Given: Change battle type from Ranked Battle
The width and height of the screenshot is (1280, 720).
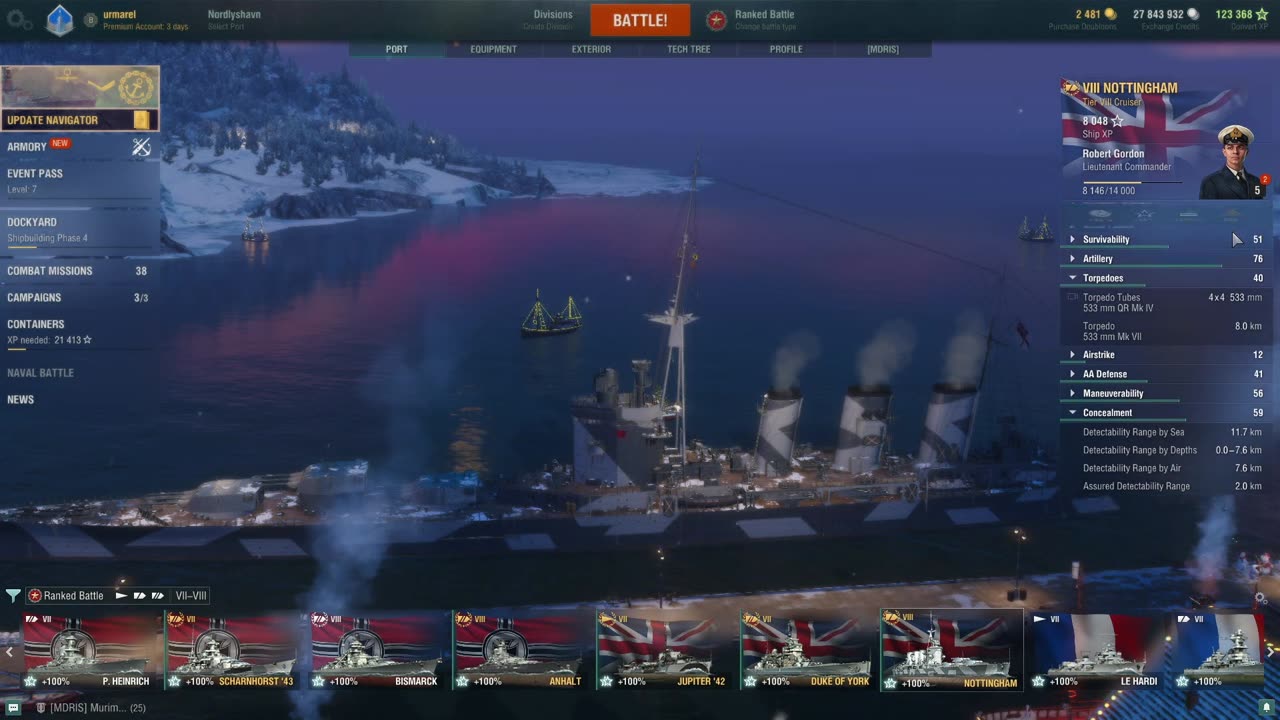Looking at the screenshot, I should click(763, 19).
